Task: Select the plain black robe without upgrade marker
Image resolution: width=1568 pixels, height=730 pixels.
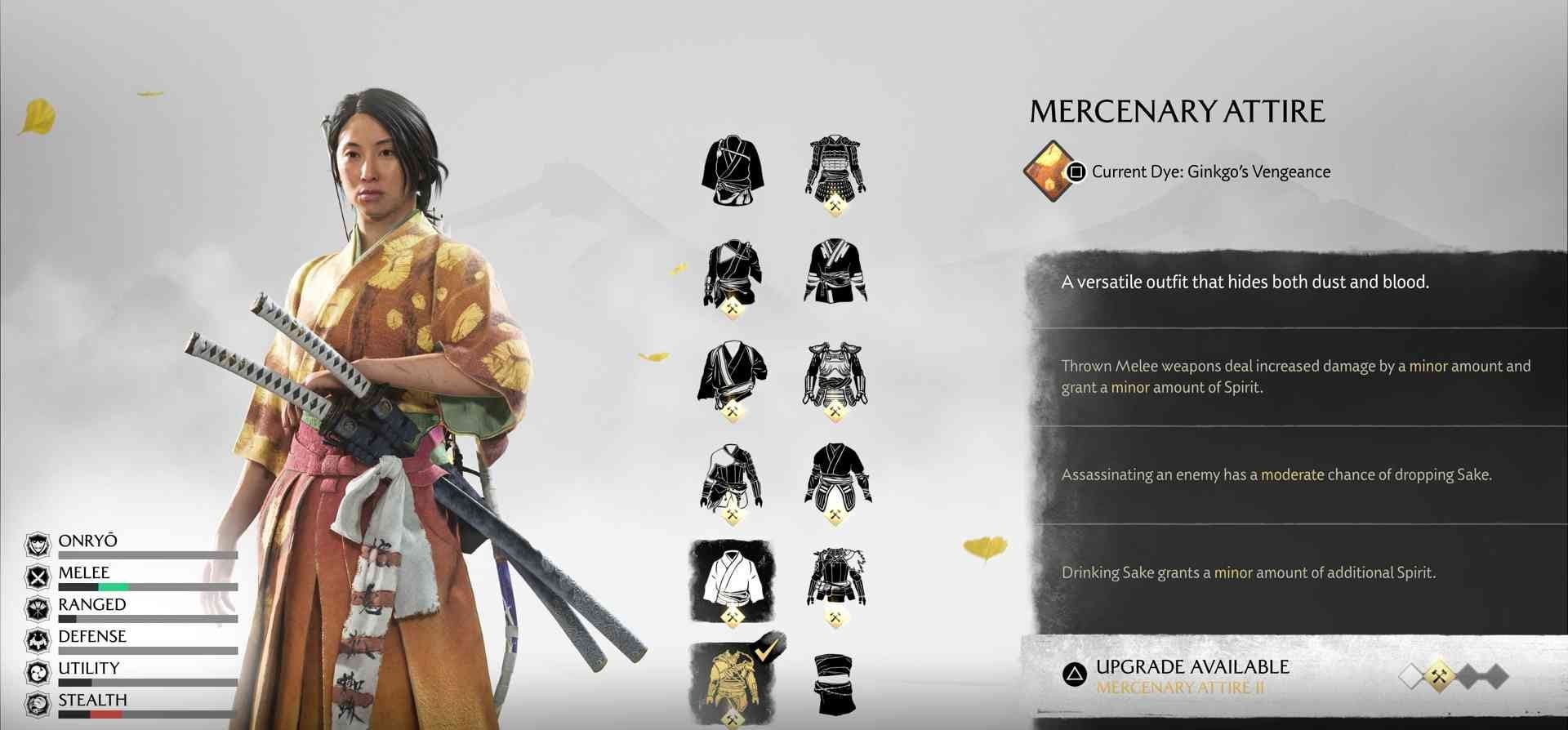Action: 732,170
